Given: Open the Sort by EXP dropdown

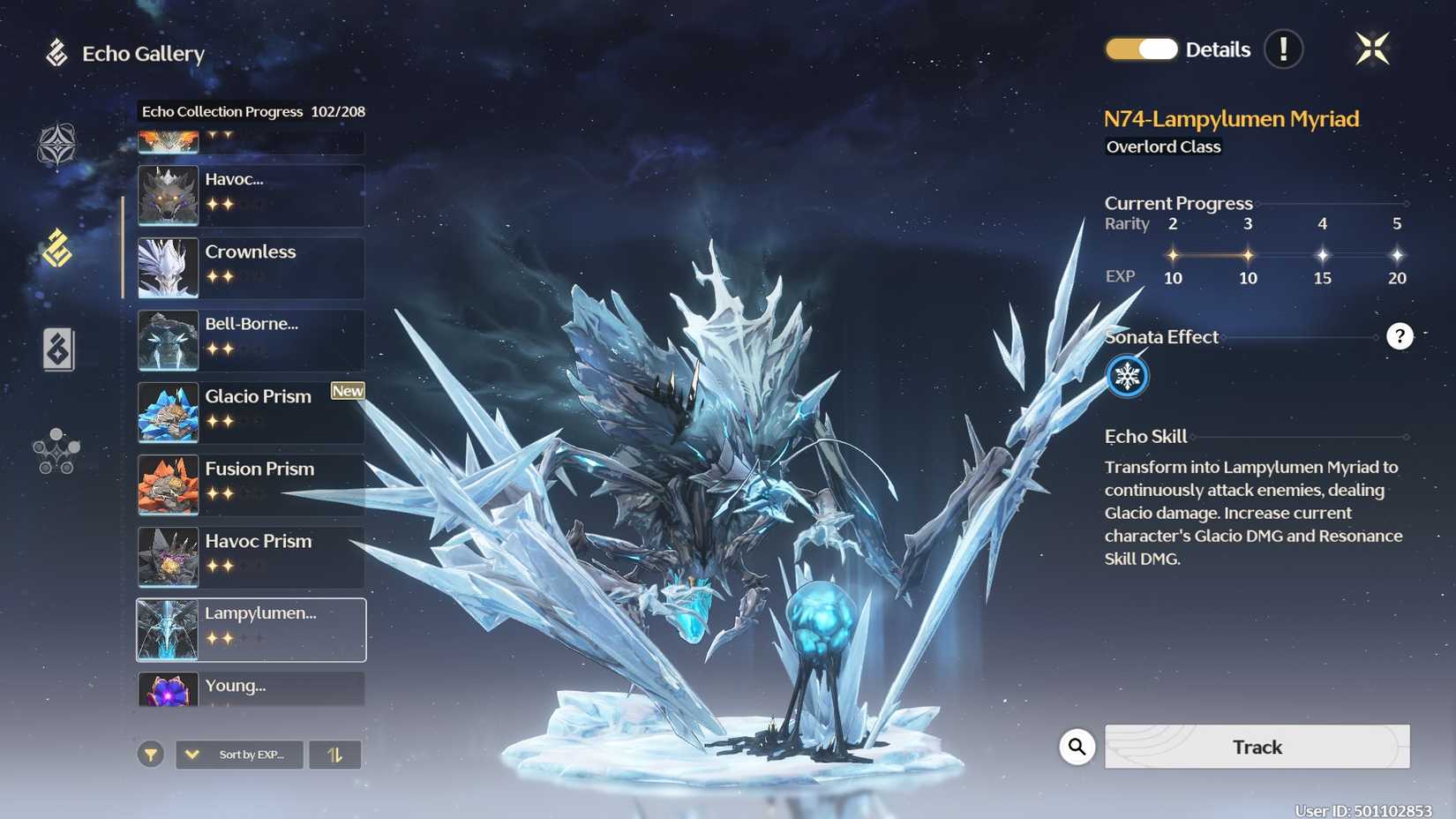Looking at the screenshot, I should pos(239,755).
